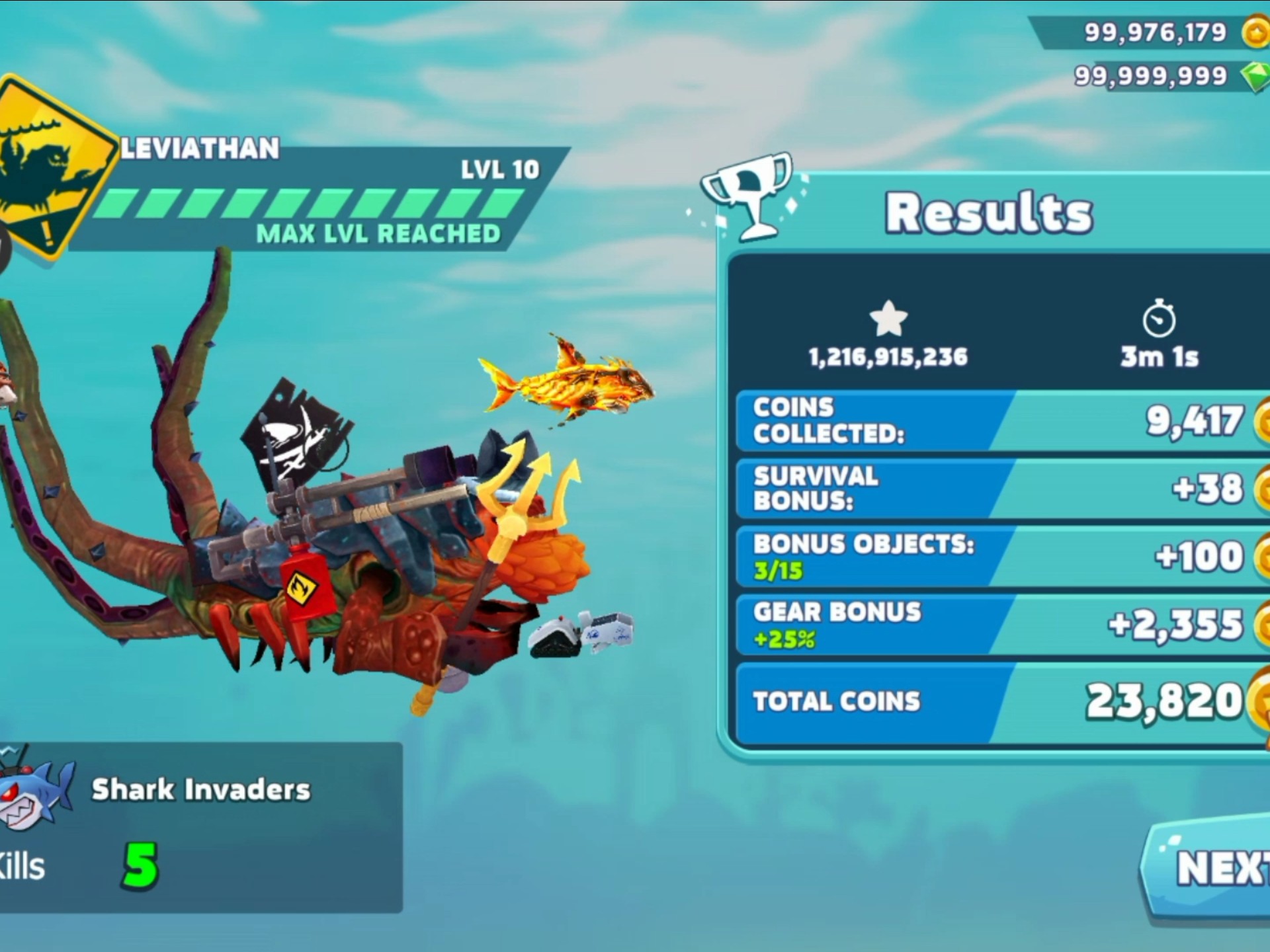The image size is (1270, 952).
Task: Continue with the NEXT button
Action: 1216,867
